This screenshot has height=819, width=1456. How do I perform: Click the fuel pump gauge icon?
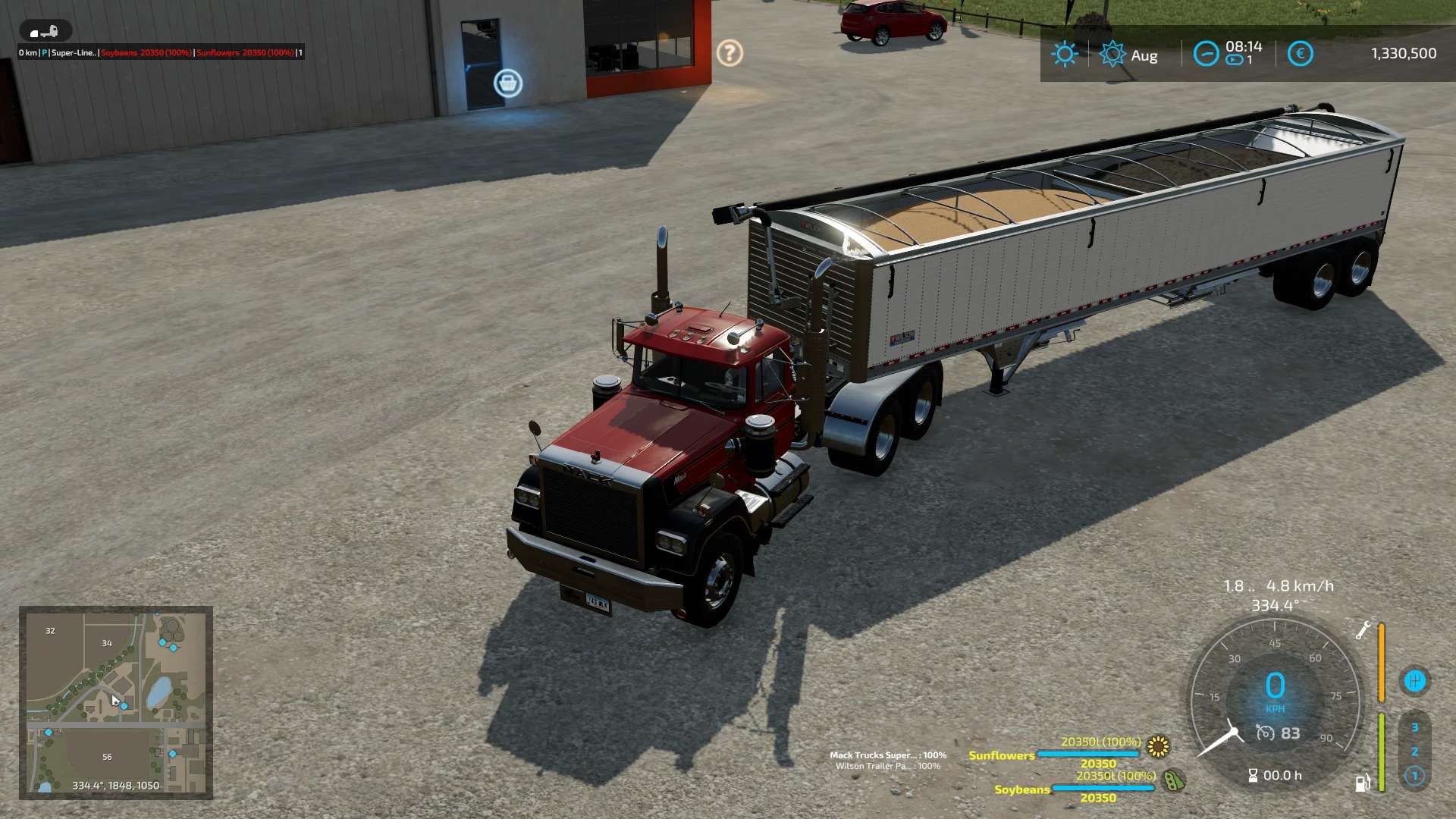pyautogui.click(x=1363, y=783)
